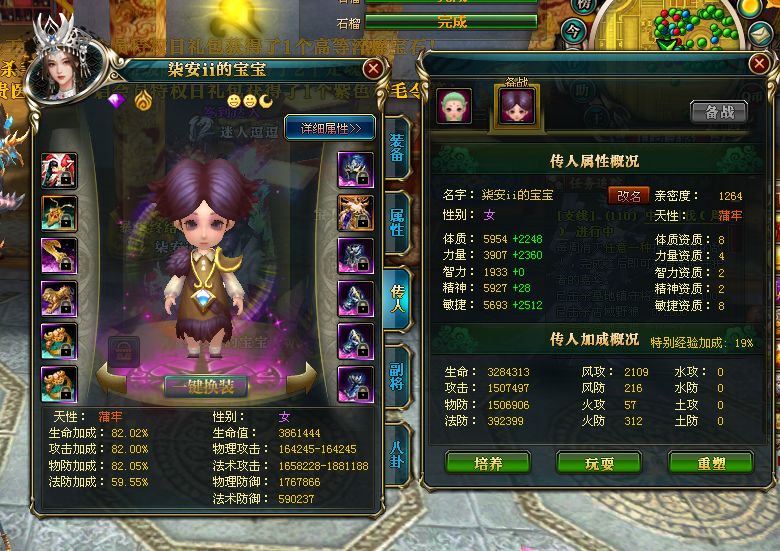The image size is (780, 551).
Task: Click the 重塑 reshape button
Action: point(711,463)
